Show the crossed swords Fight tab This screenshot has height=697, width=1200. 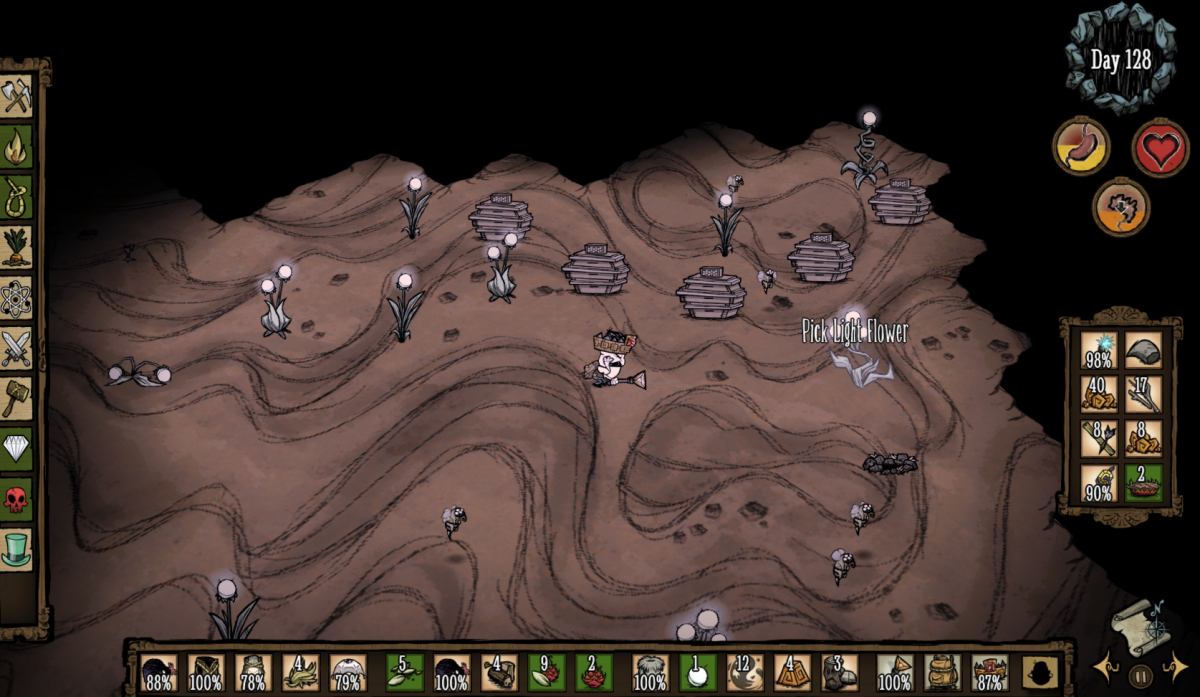tap(17, 348)
